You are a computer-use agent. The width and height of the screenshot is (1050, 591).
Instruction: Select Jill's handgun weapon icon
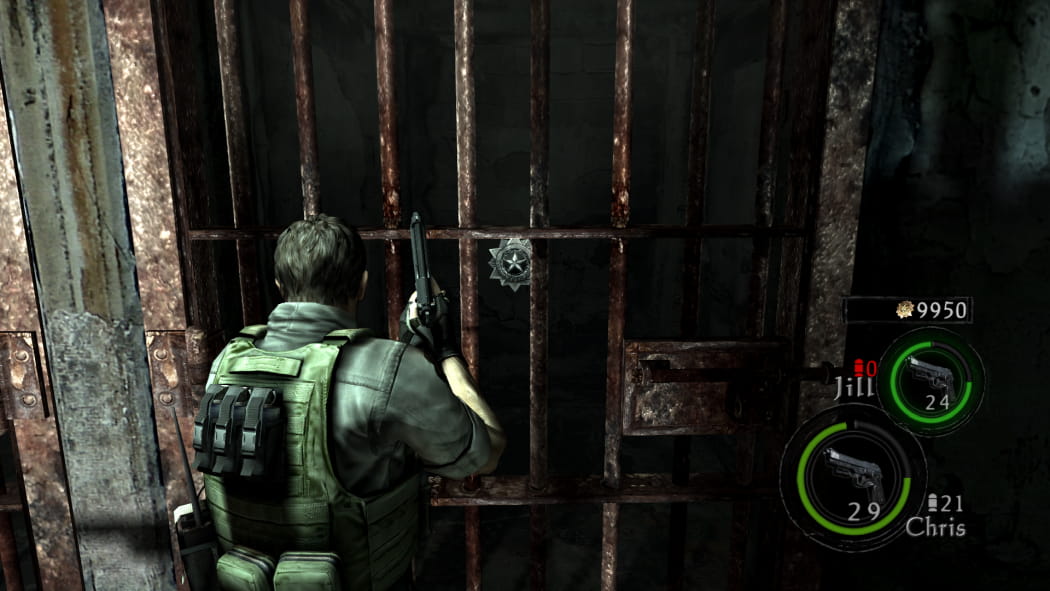coord(927,373)
